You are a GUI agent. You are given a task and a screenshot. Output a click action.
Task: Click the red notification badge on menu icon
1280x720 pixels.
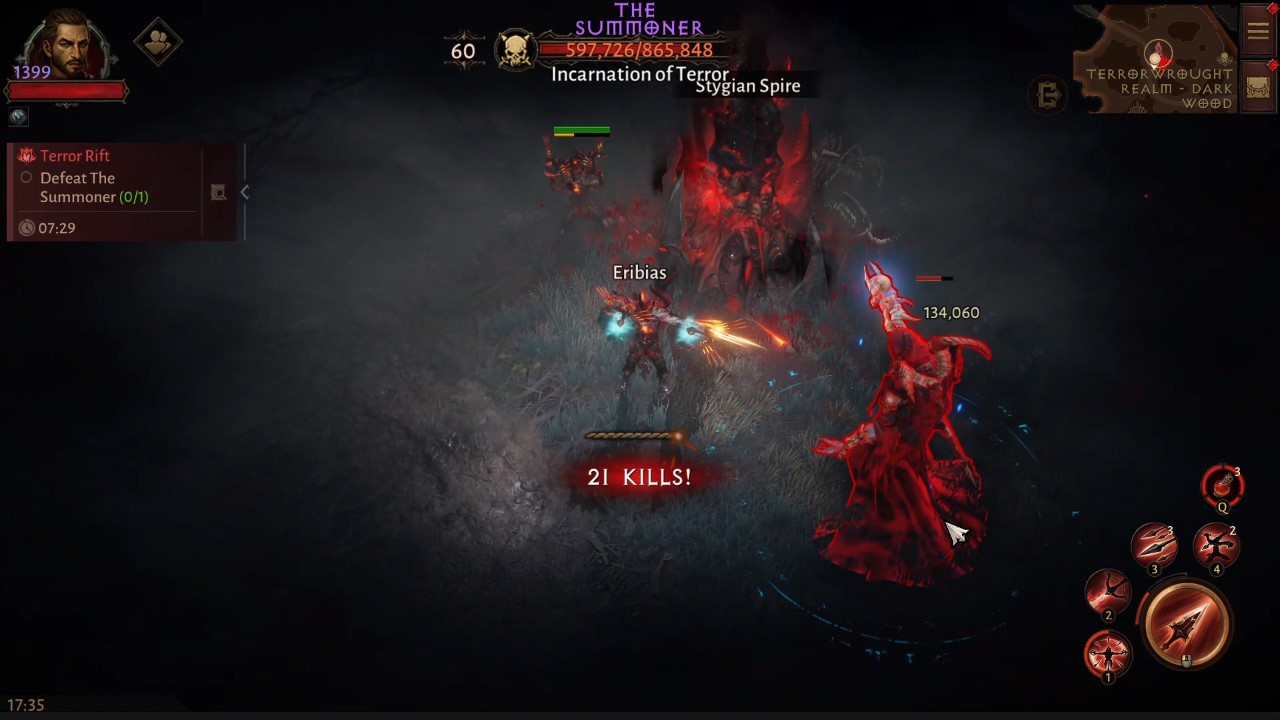(1272, 9)
